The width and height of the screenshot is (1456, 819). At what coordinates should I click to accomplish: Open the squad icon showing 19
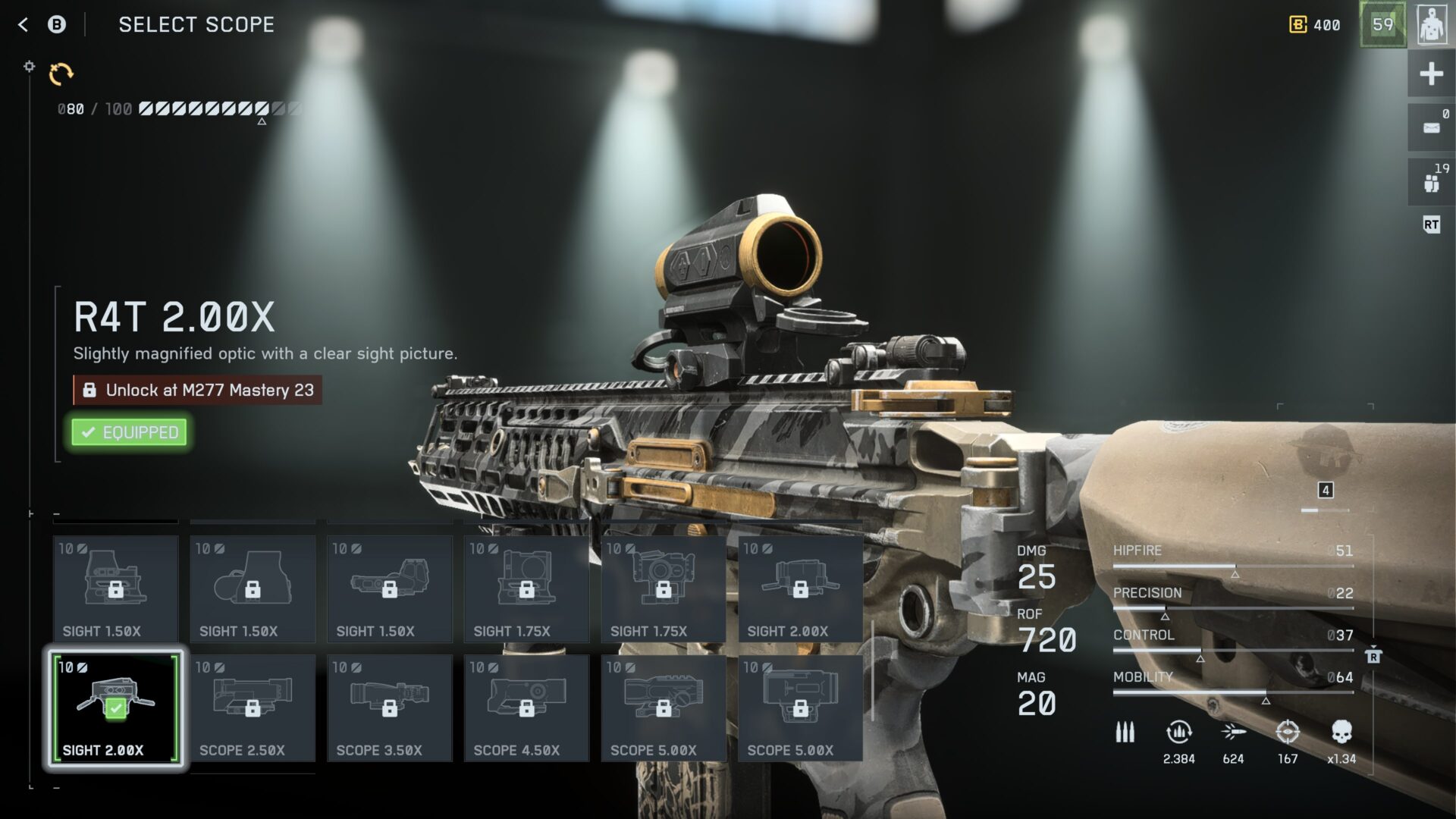tap(1431, 182)
